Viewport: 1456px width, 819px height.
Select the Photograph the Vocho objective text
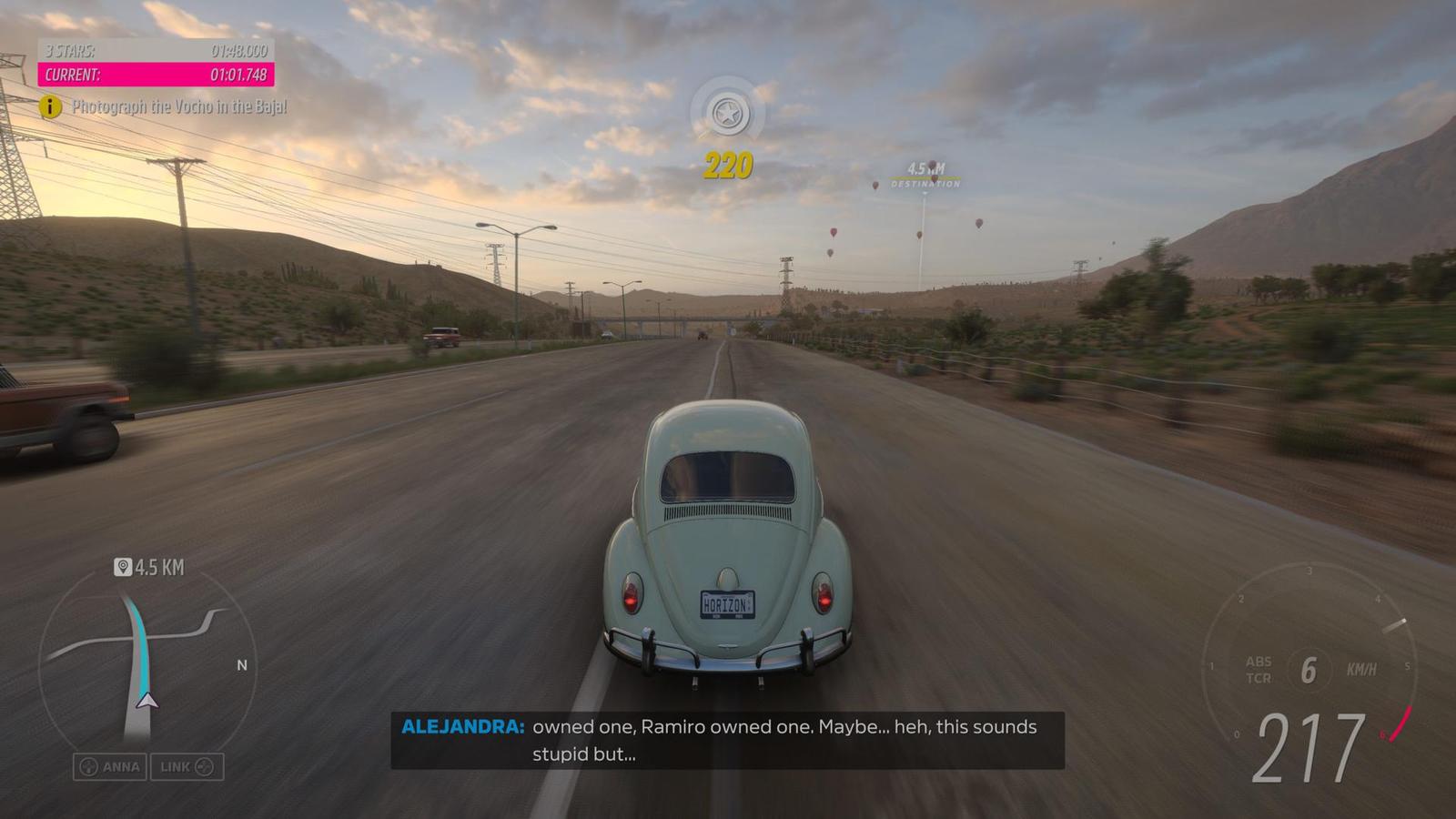click(179, 107)
